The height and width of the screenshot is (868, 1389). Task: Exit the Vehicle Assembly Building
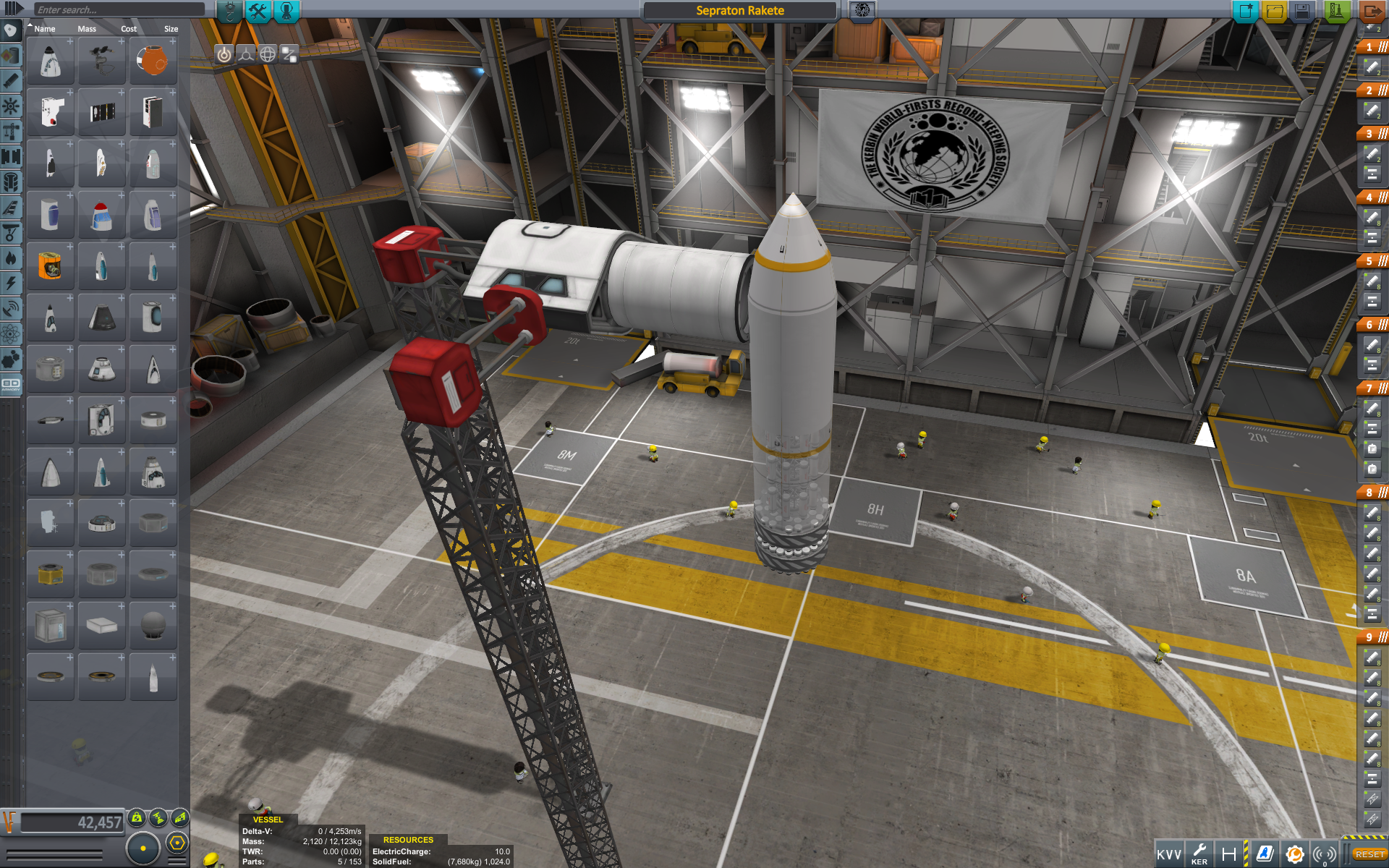coord(1371,11)
